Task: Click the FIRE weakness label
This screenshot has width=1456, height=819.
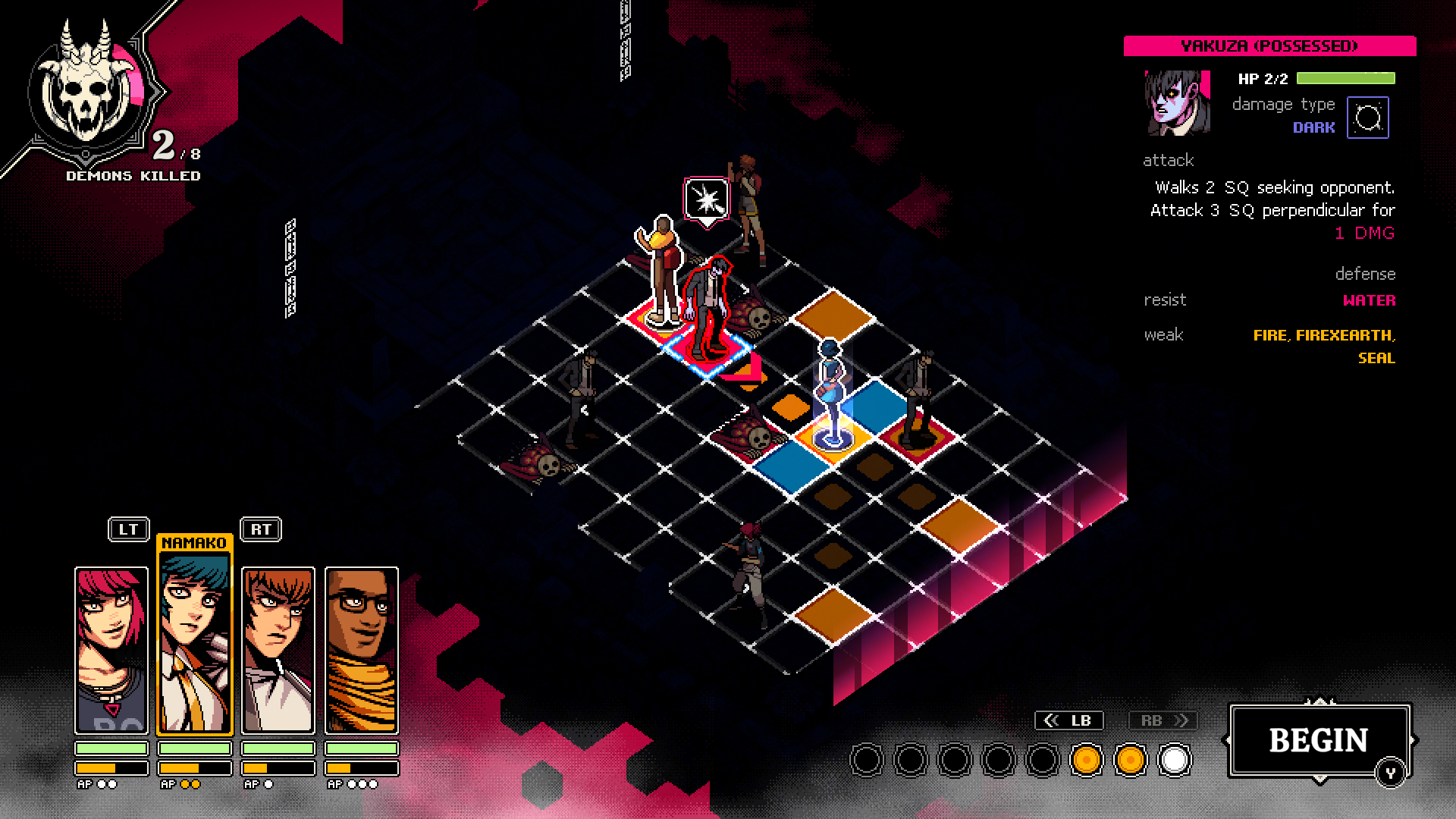Action: [x=1272, y=334]
